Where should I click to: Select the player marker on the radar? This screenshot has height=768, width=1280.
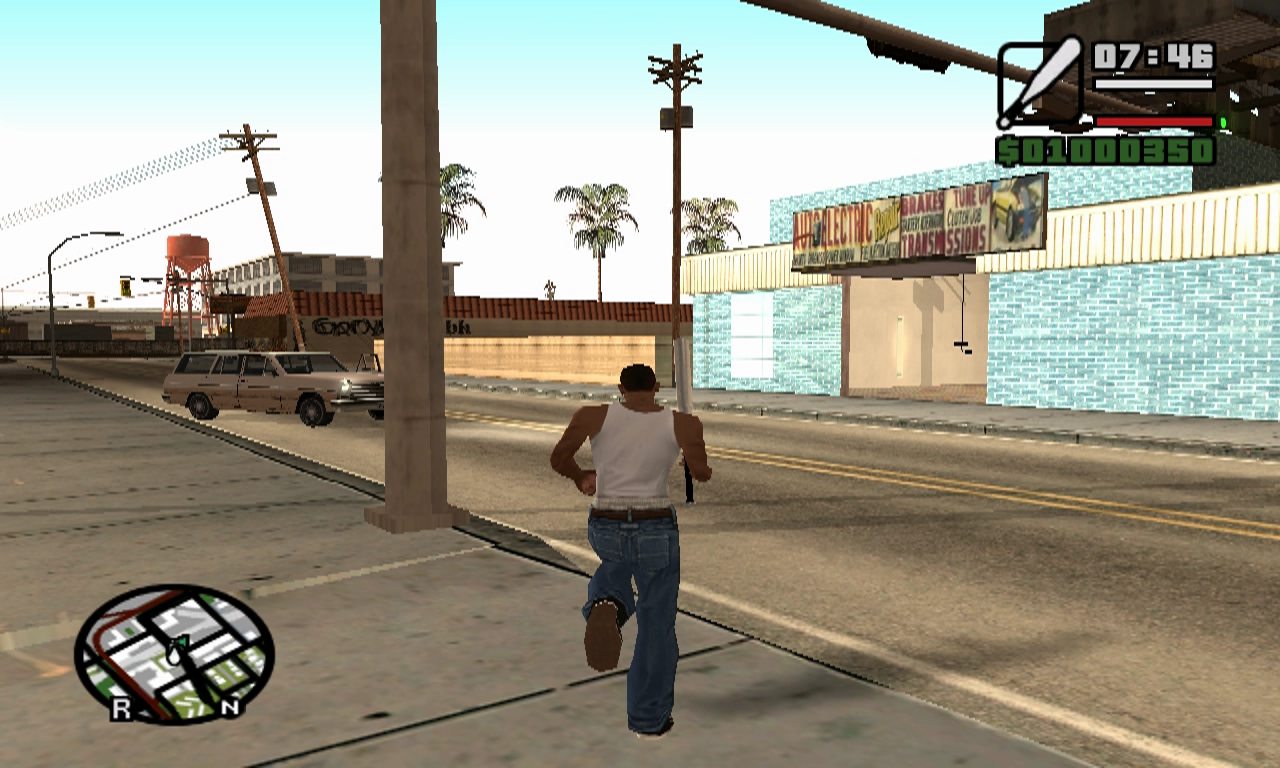(x=176, y=651)
